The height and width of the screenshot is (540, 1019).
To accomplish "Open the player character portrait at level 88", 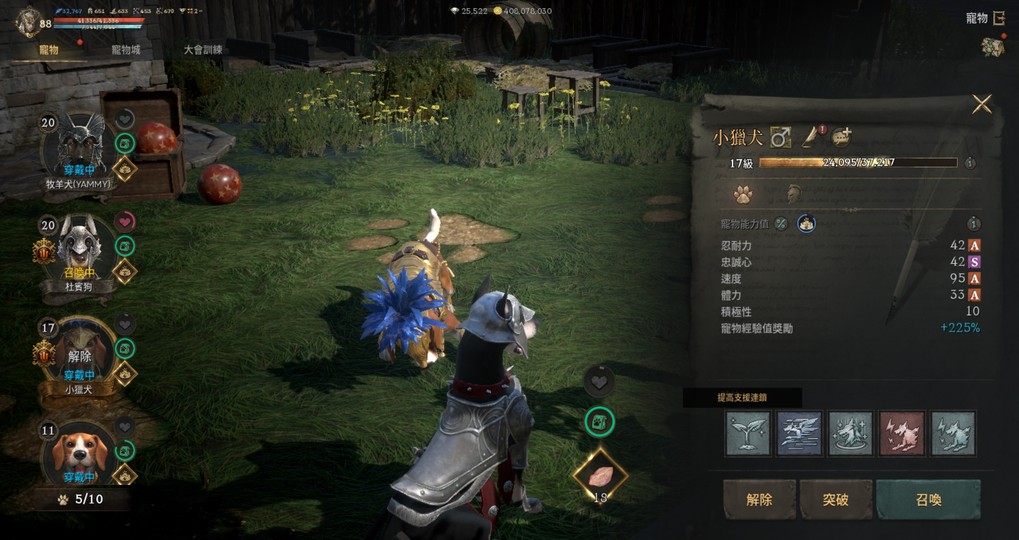I will [x=29, y=22].
